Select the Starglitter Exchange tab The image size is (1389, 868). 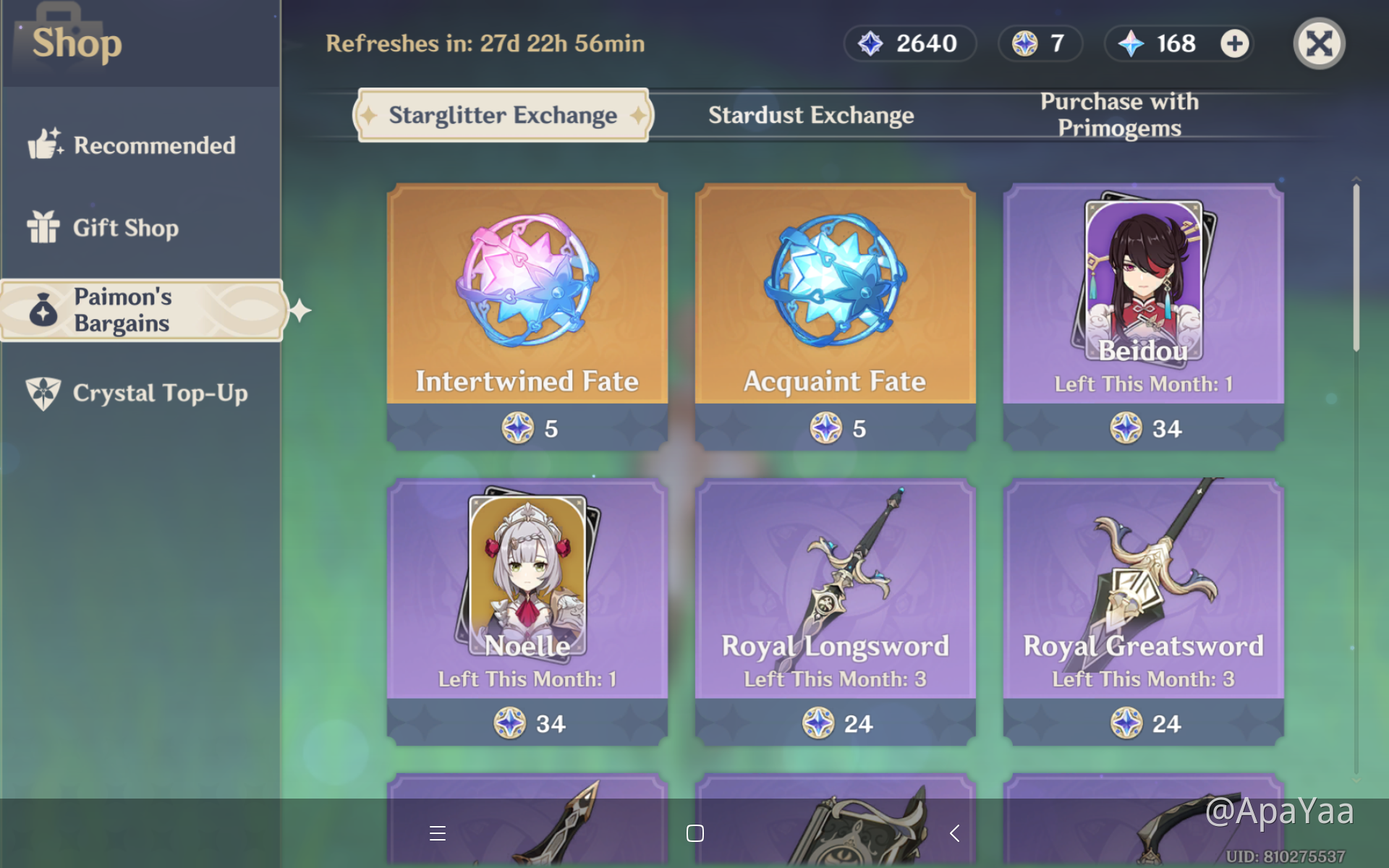[x=502, y=114]
